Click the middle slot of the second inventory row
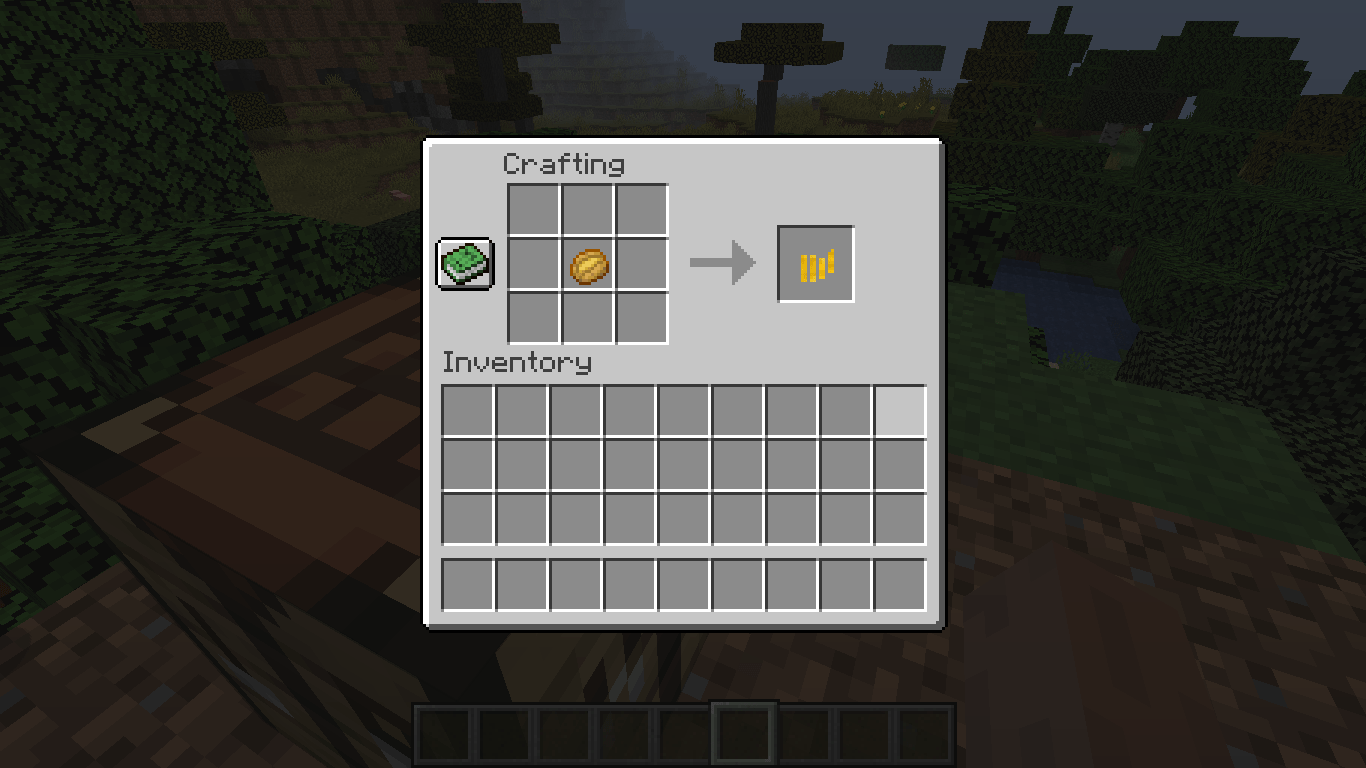Image resolution: width=1366 pixels, height=768 pixels. coord(682,466)
